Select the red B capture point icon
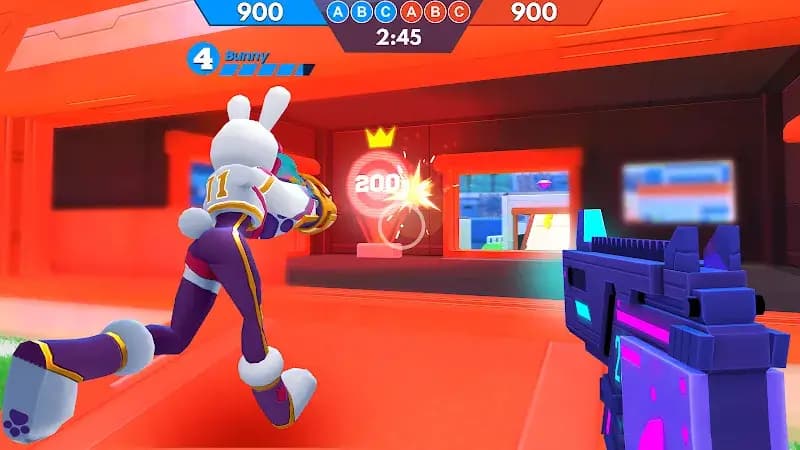 pos(434,13)
